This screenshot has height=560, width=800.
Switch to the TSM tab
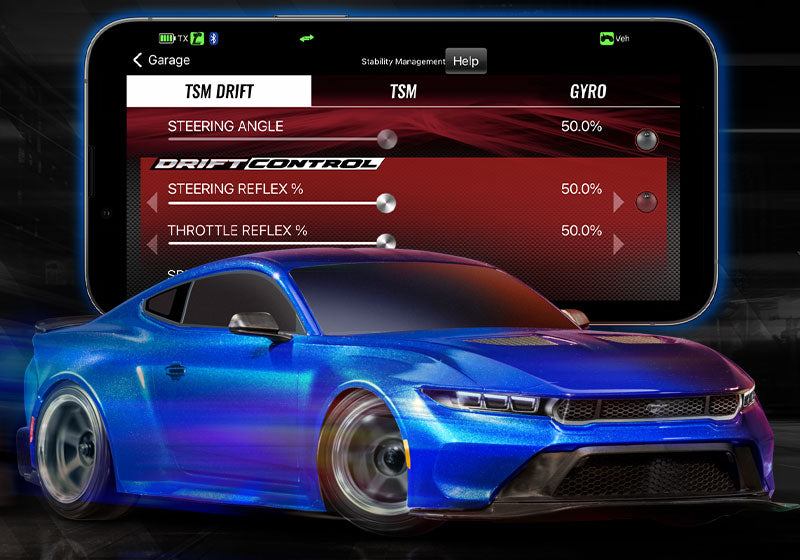point(403,92)
